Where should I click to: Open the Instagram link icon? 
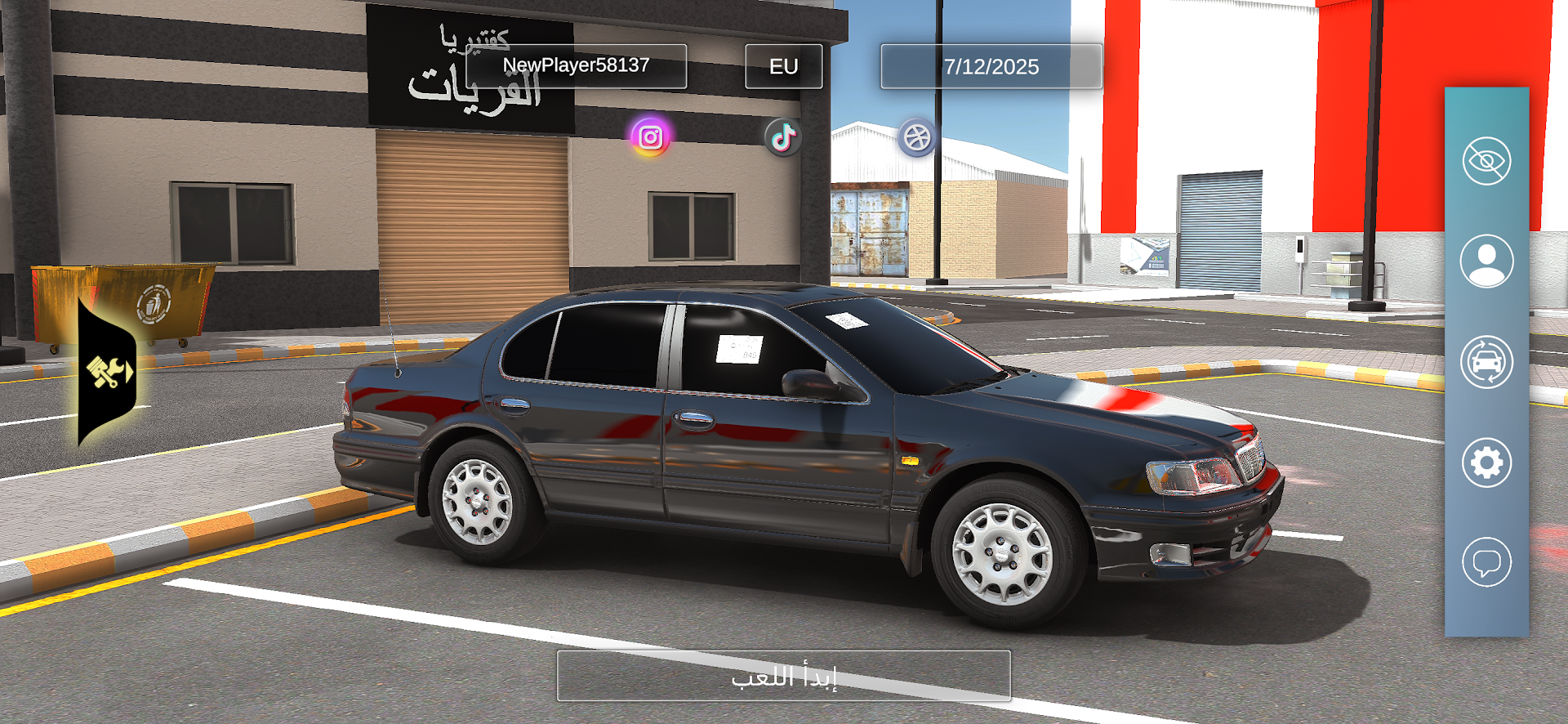[x=650, y=136]
